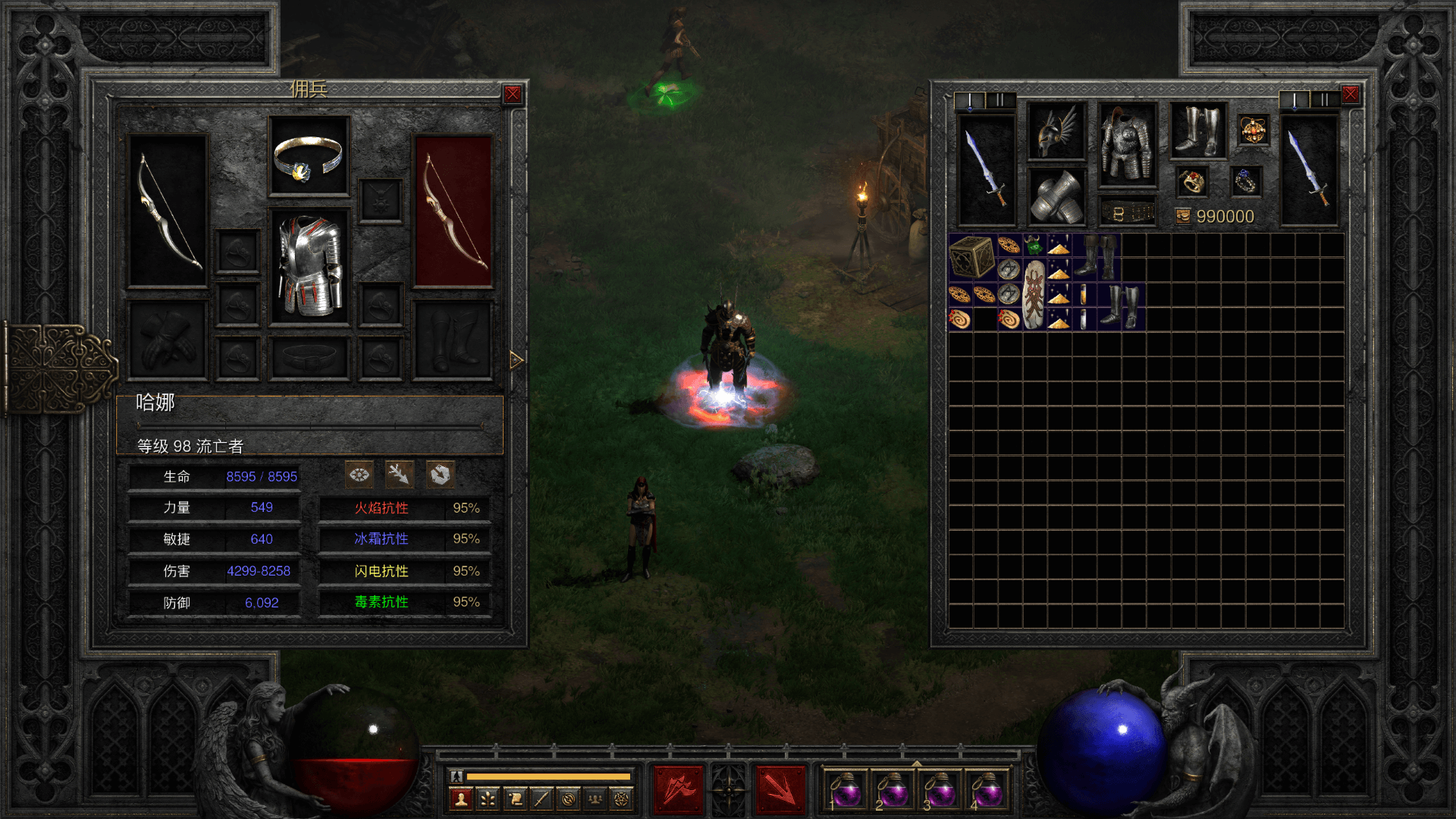Click the gold coin button beside 990000
1456x819 pixels.
coord(1183,217)
